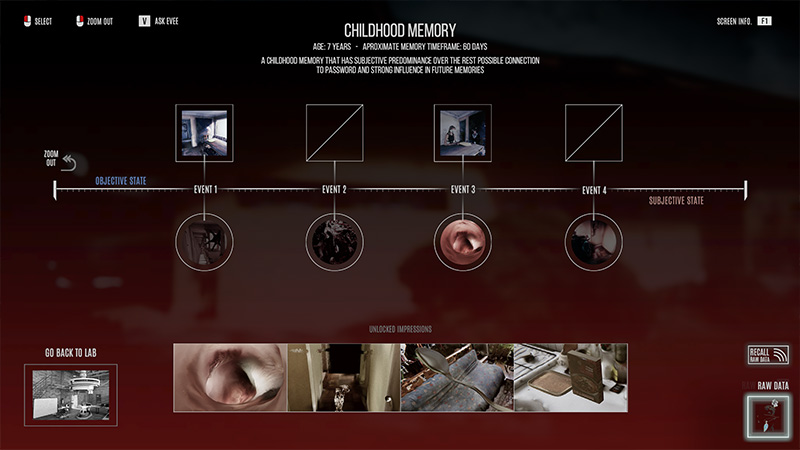Open the Event 3 square memory image

pyautogui.click(x=462, y=133)
